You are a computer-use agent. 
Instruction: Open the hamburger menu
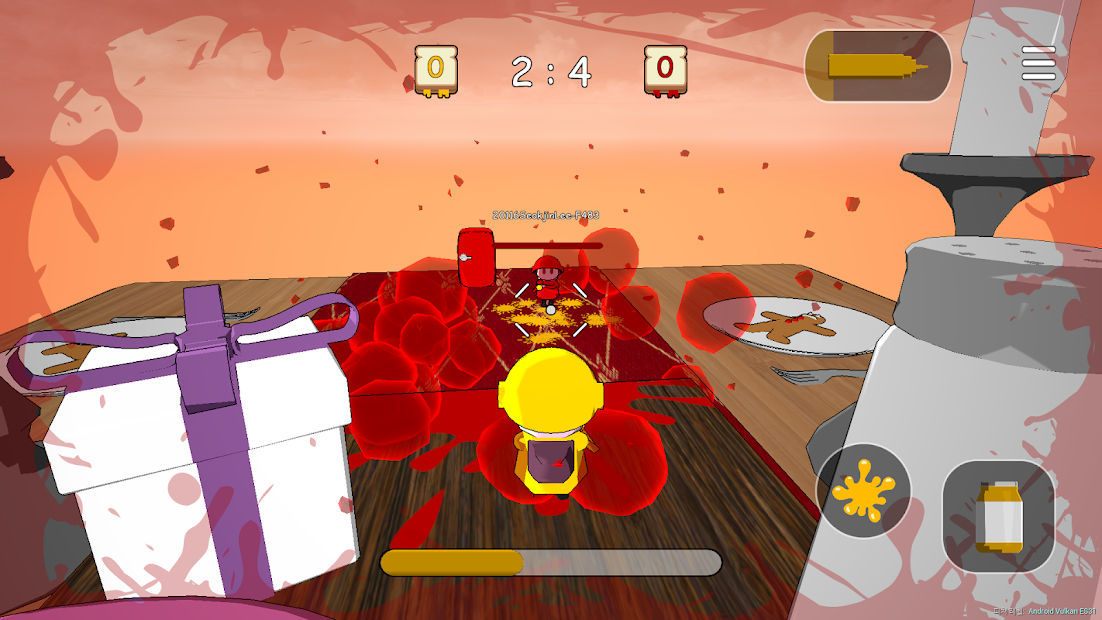[x=1038, y=63]
